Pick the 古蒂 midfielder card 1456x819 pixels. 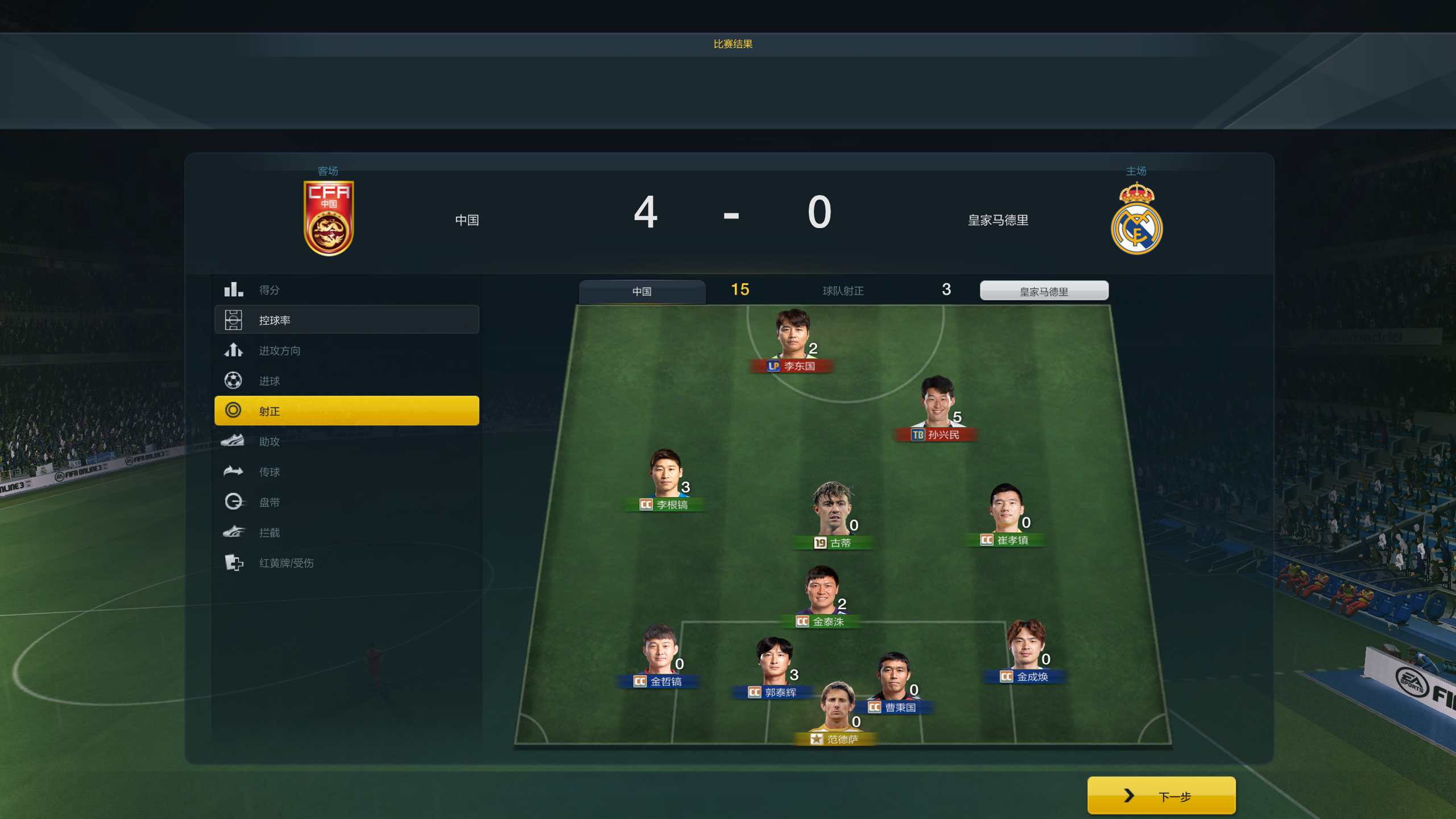point(833,515)
